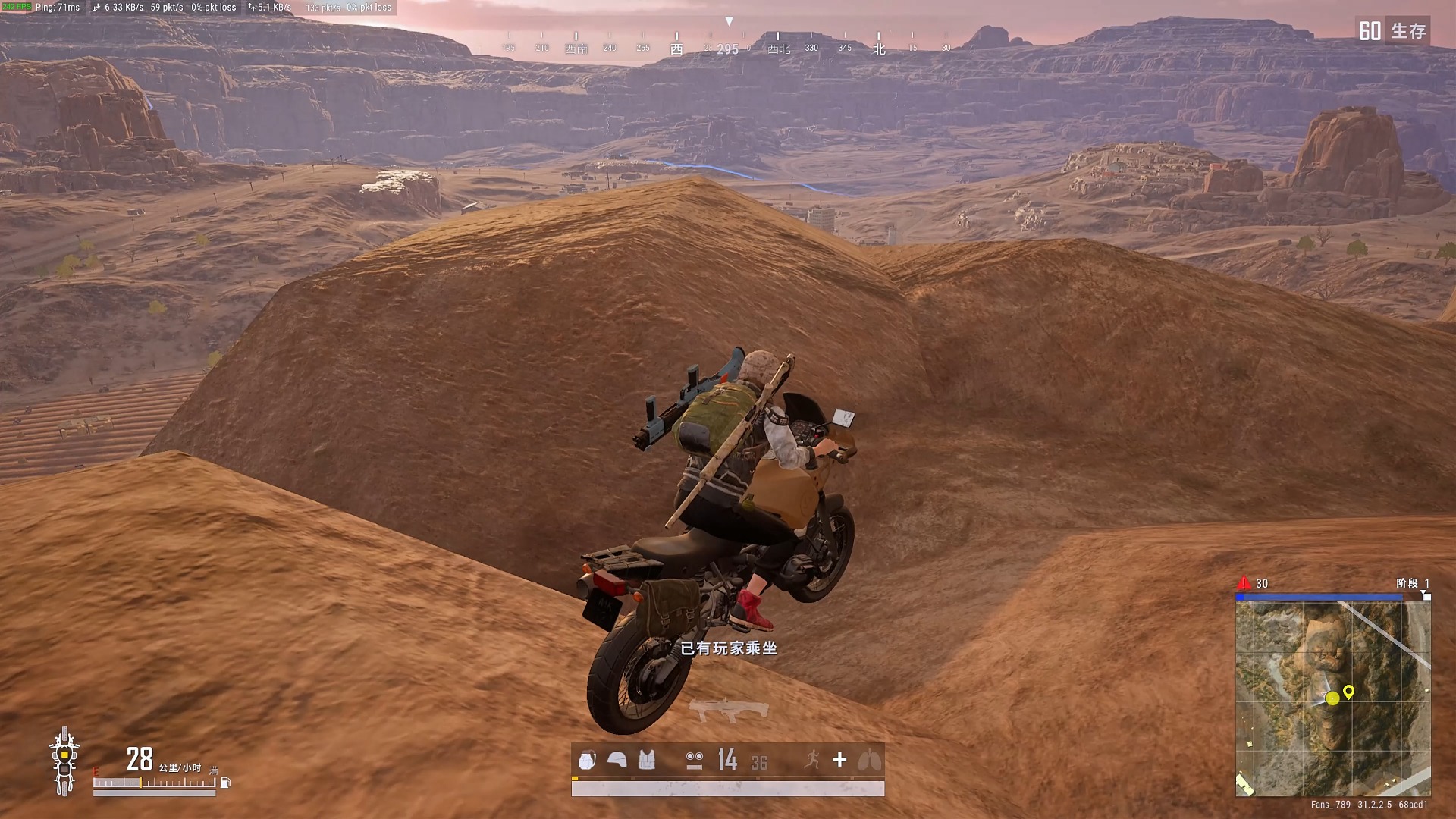Screen dimensions: 1456x819
Task: Click the yellow pin marker on minimap
Action: (1348, 692)
